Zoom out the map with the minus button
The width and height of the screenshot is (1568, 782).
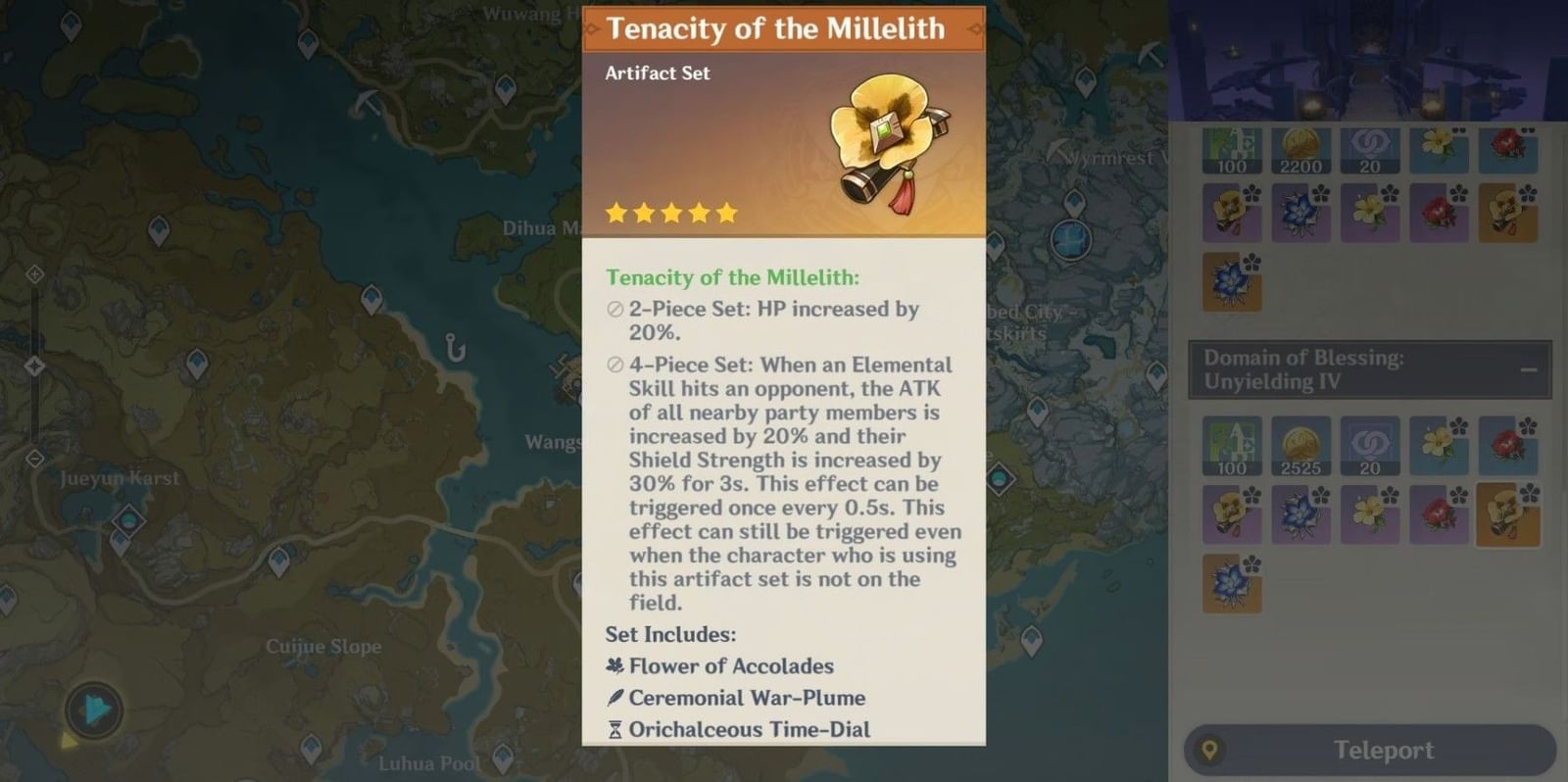(34, 459)
